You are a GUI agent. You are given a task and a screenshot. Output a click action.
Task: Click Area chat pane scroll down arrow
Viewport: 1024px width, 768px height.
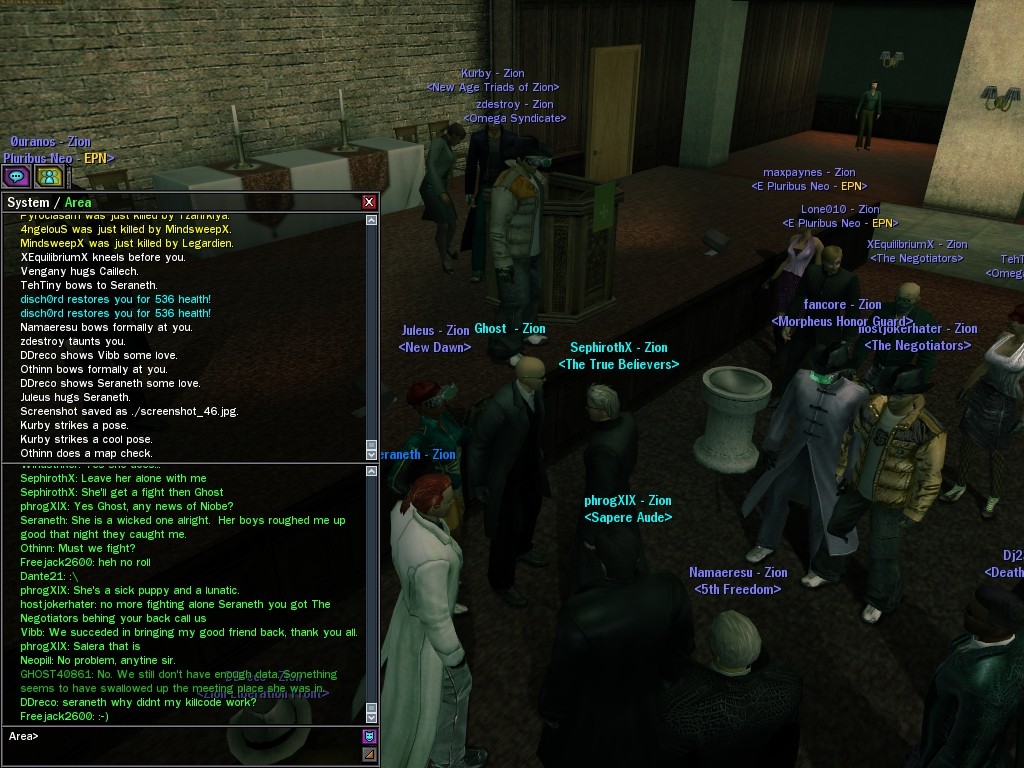click(x=372, y=716)
